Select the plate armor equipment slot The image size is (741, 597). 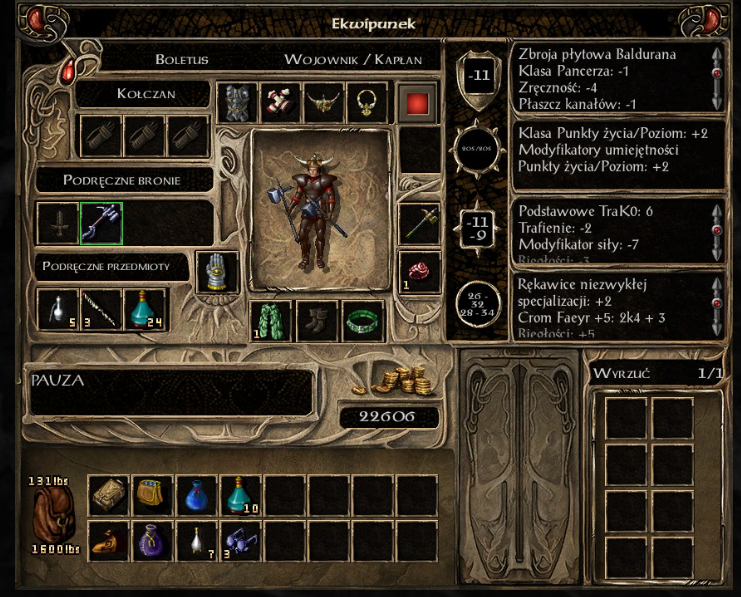pos(236,103)
